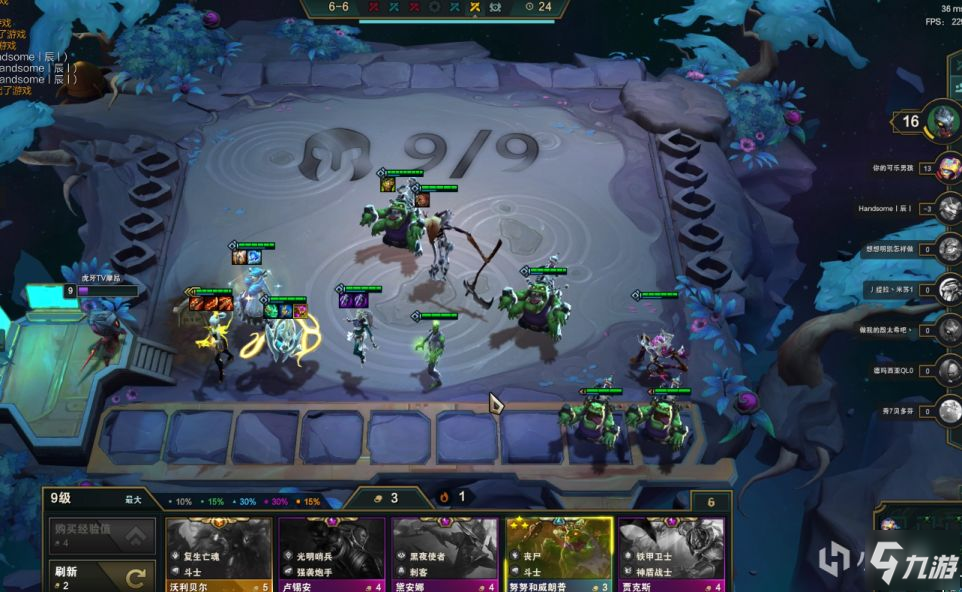The image size is (962, 592).
Task: Click the gold counter showing 3
Action: tap(386, 497)
